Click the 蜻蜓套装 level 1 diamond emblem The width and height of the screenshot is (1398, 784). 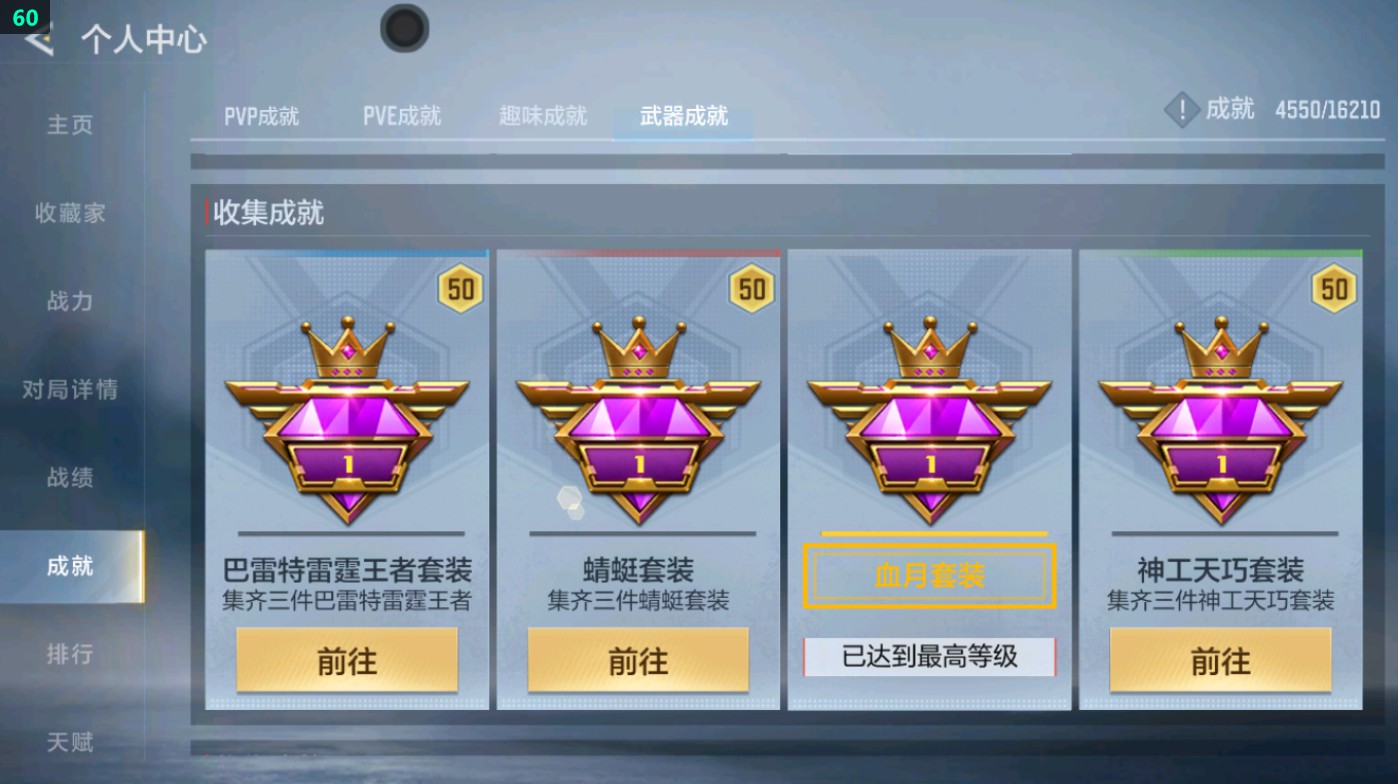point(639,420)
